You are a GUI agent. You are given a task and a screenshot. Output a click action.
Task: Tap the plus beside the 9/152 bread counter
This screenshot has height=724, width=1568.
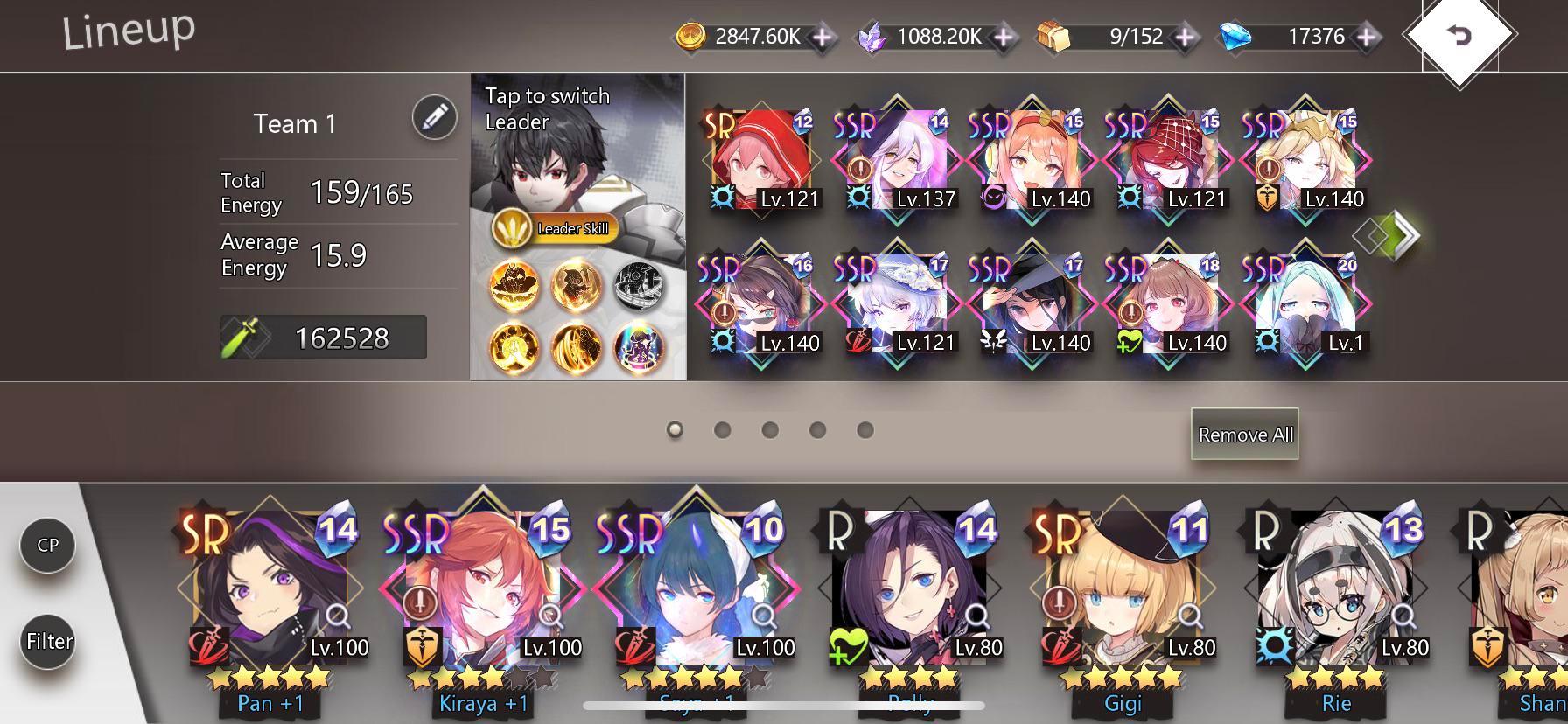[x=1185, y=38]
